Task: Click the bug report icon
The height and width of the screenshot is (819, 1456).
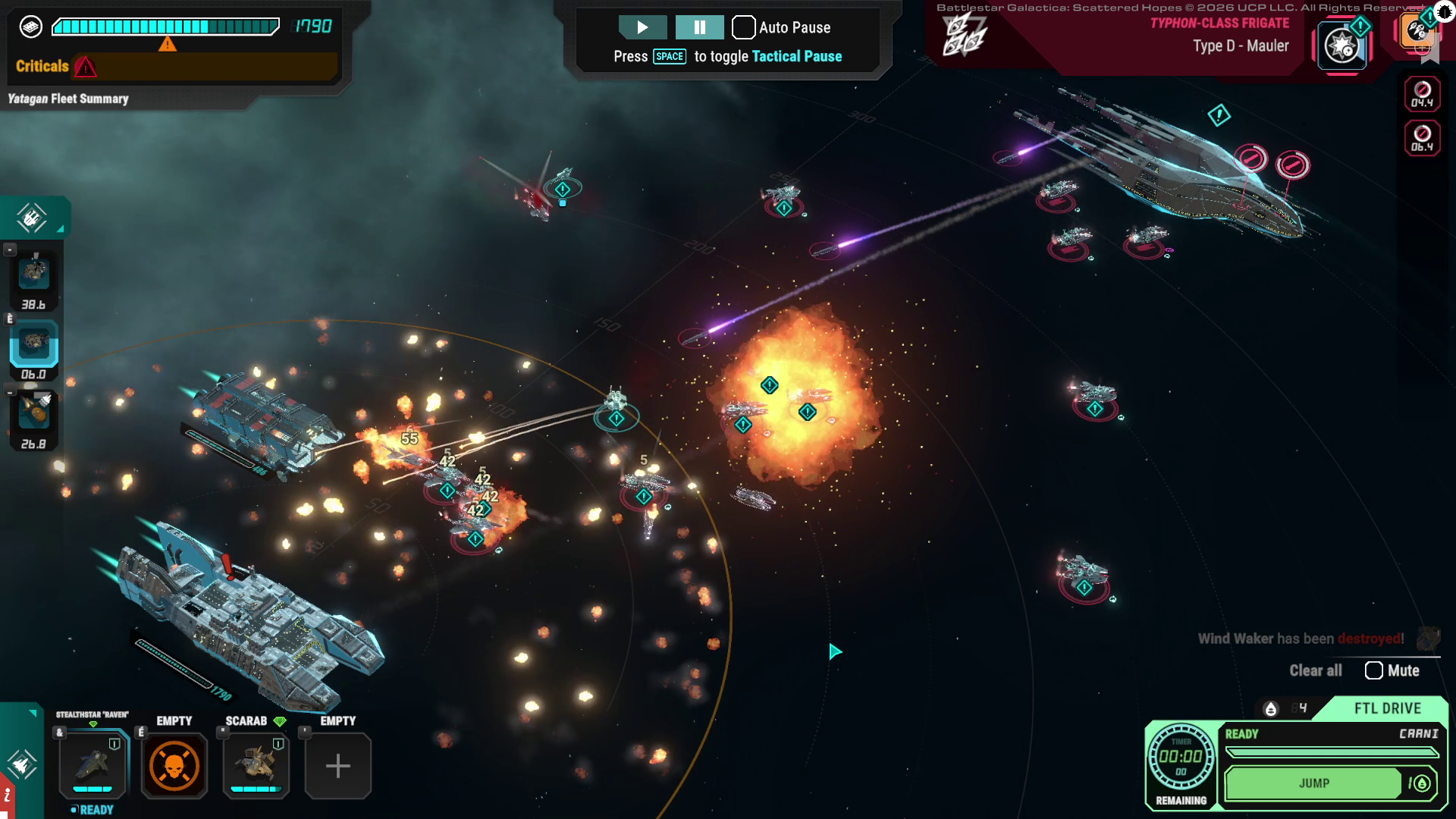Action: click(x=1444, y=11)
